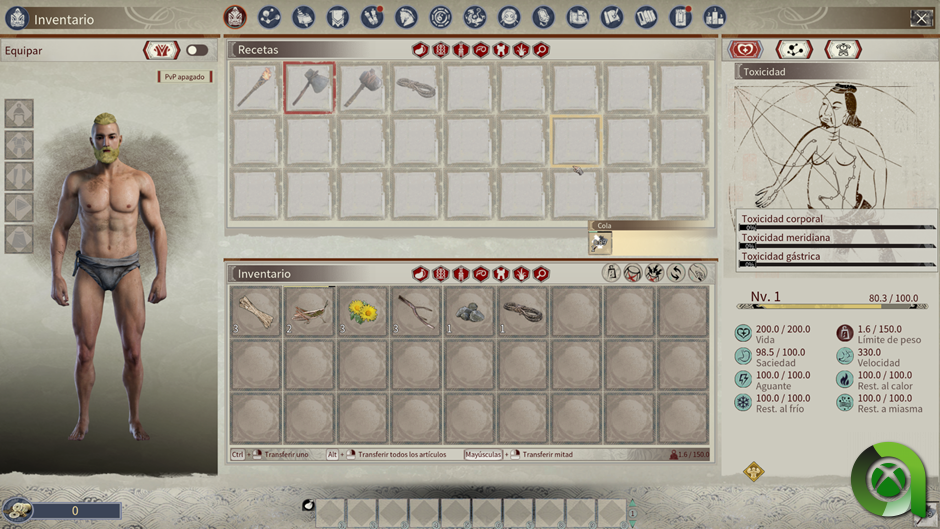Click the yellow flowers inventory slot

click(362, 311)
